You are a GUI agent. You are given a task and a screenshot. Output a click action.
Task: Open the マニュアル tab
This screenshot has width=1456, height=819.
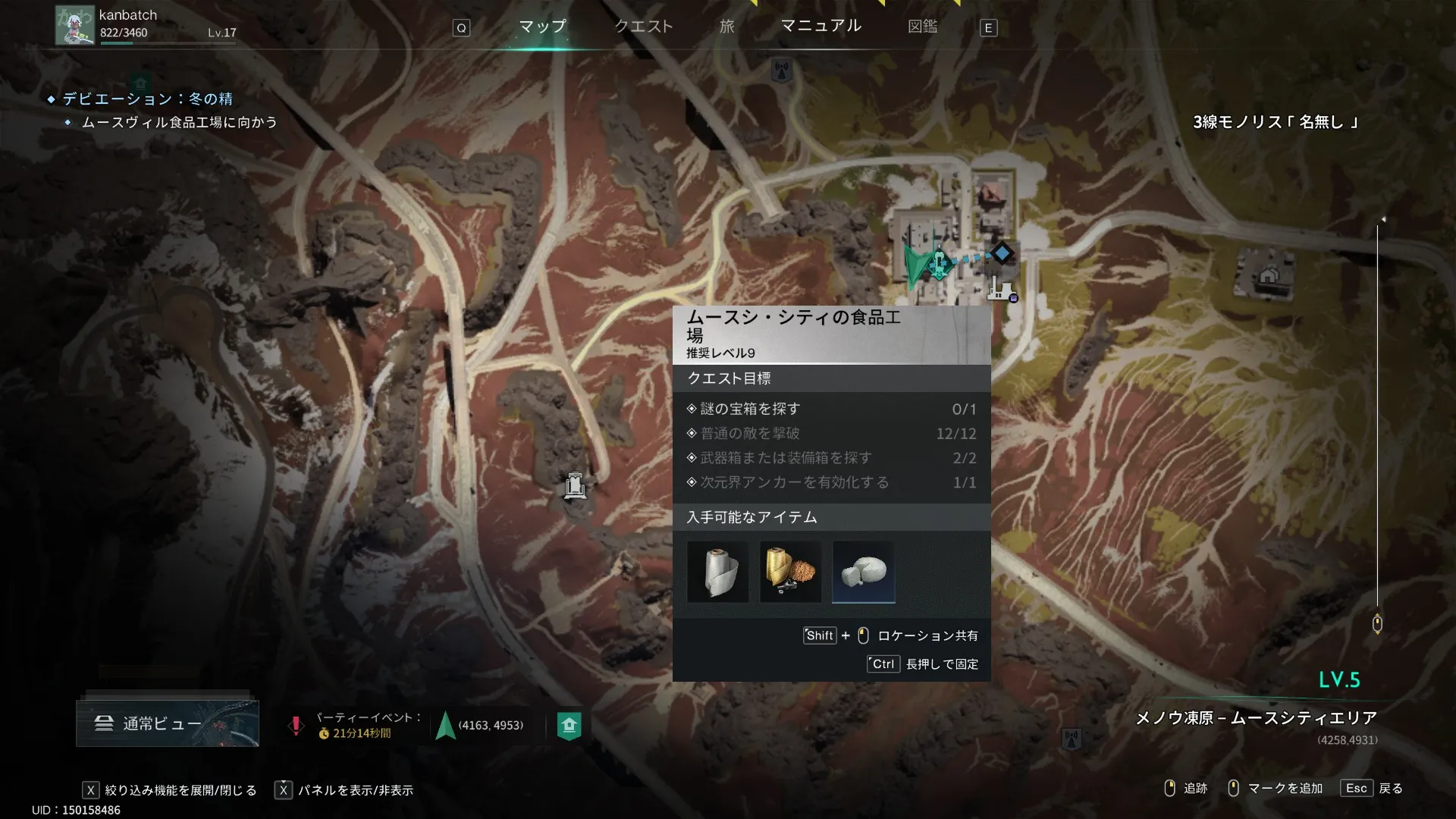pos(821,26)
